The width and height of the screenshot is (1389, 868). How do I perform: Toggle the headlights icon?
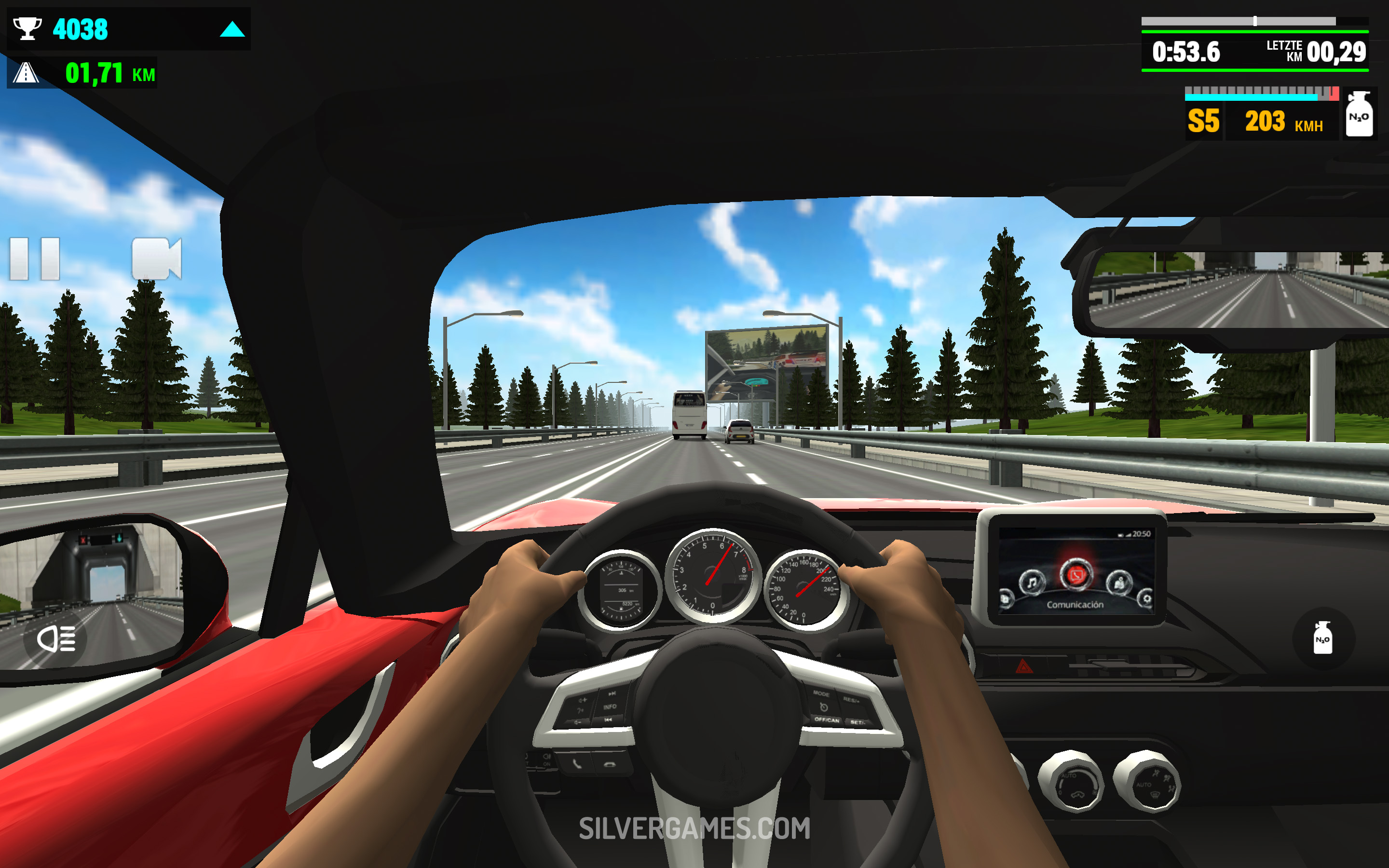(55, 638)
